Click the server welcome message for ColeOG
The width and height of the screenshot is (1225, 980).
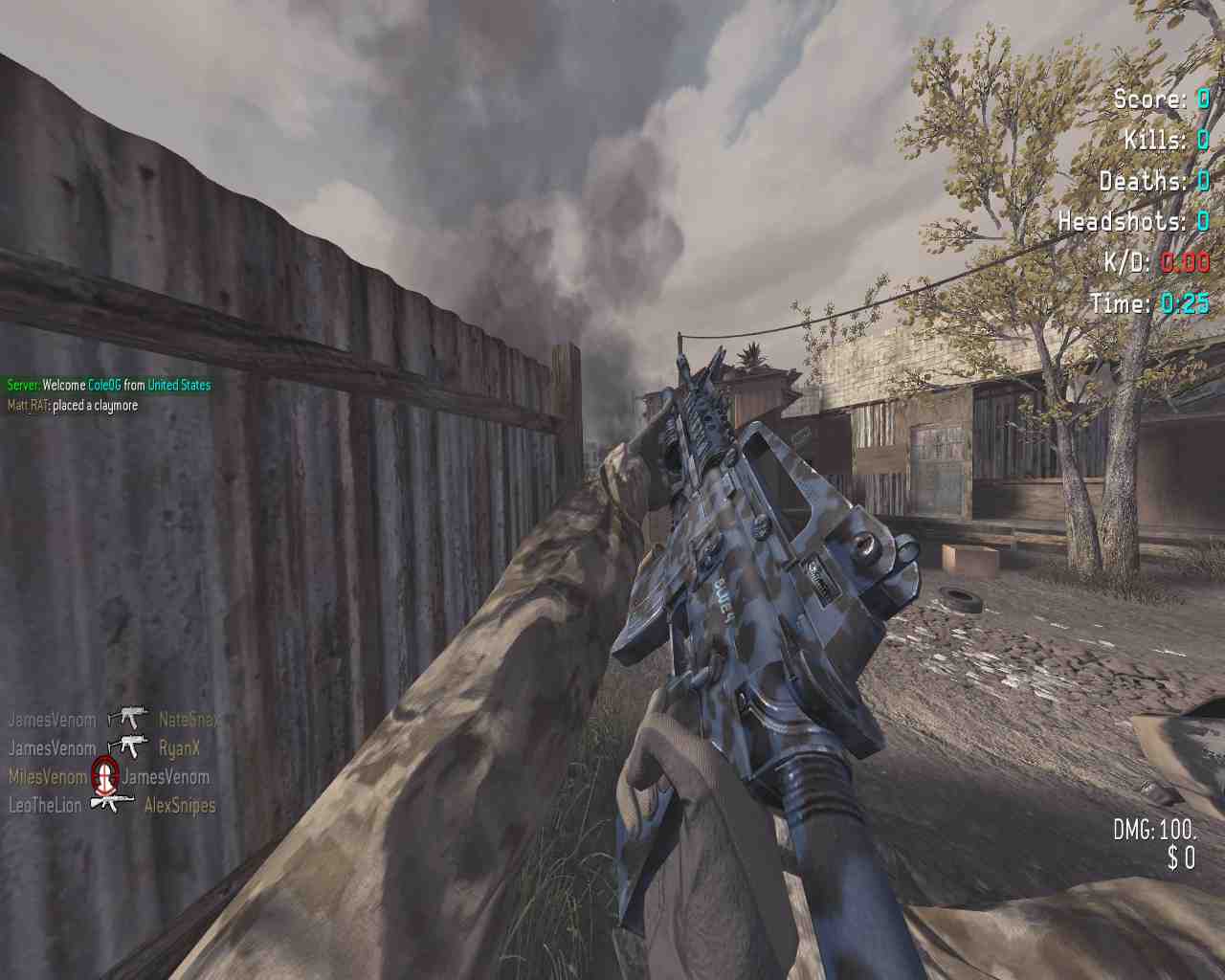click(x=109, y=385)
